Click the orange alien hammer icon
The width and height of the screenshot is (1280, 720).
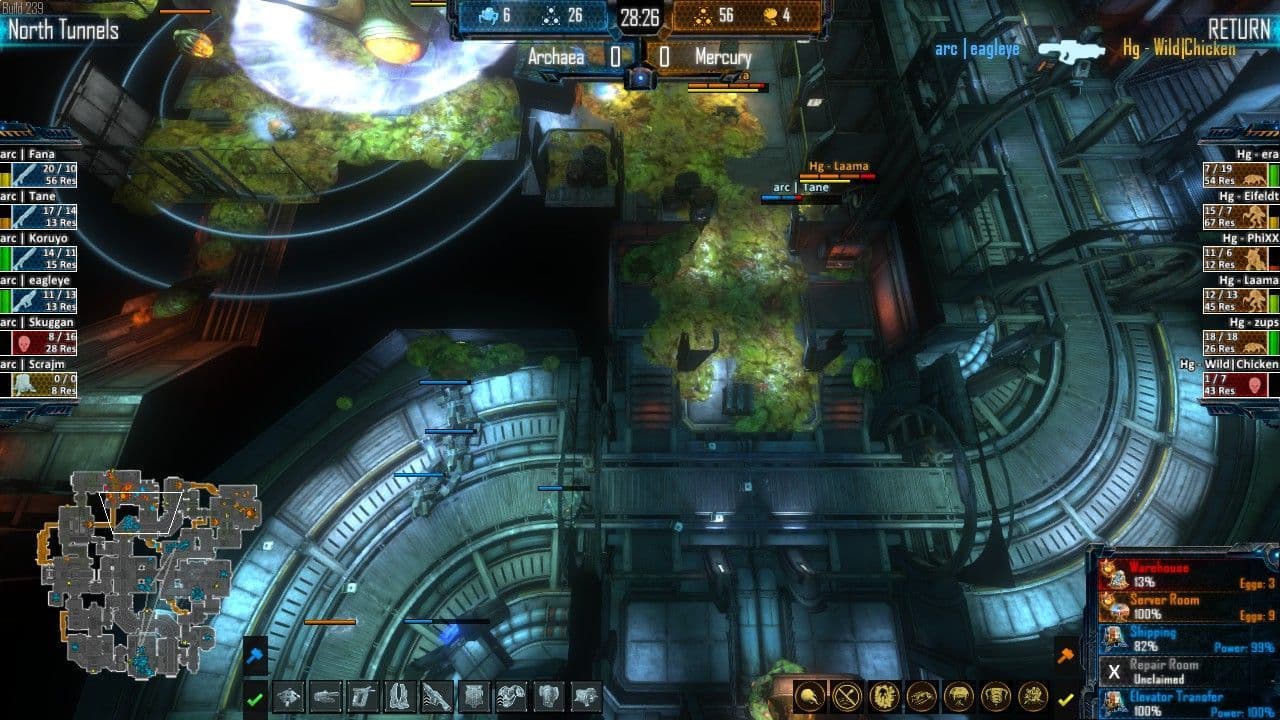1066,655
